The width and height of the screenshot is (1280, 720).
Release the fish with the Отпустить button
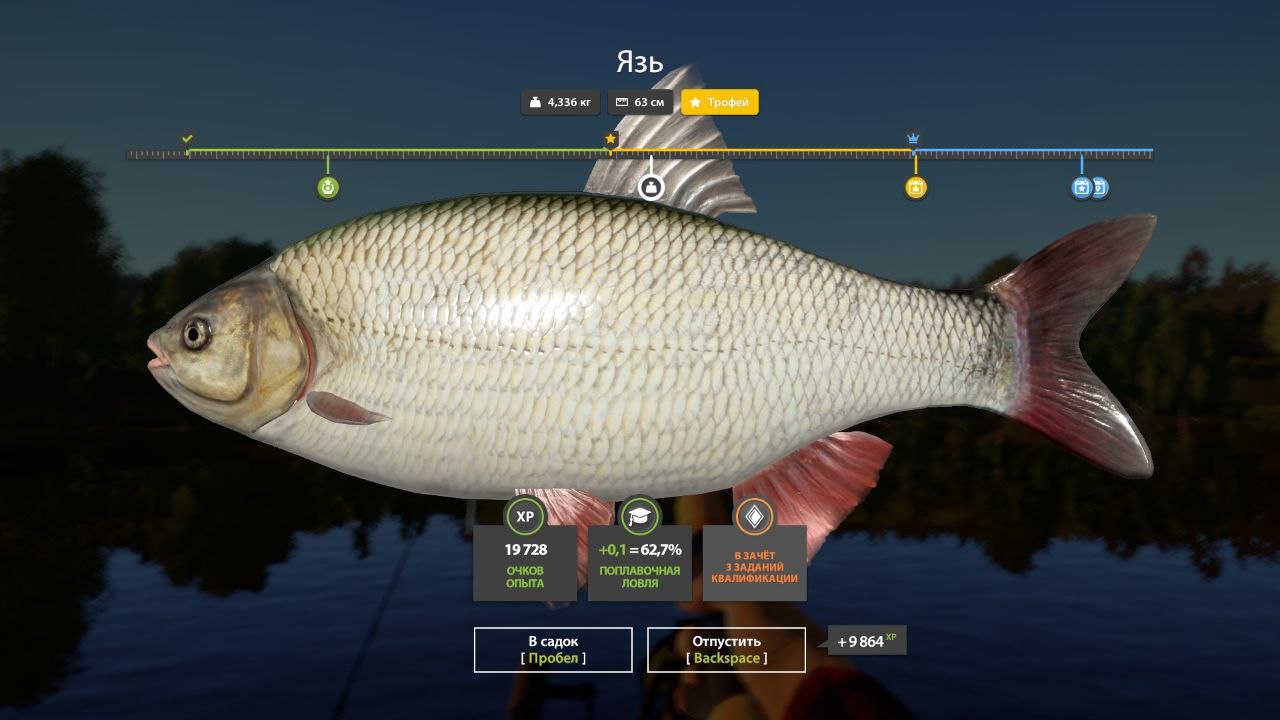(x=726, y=649)
